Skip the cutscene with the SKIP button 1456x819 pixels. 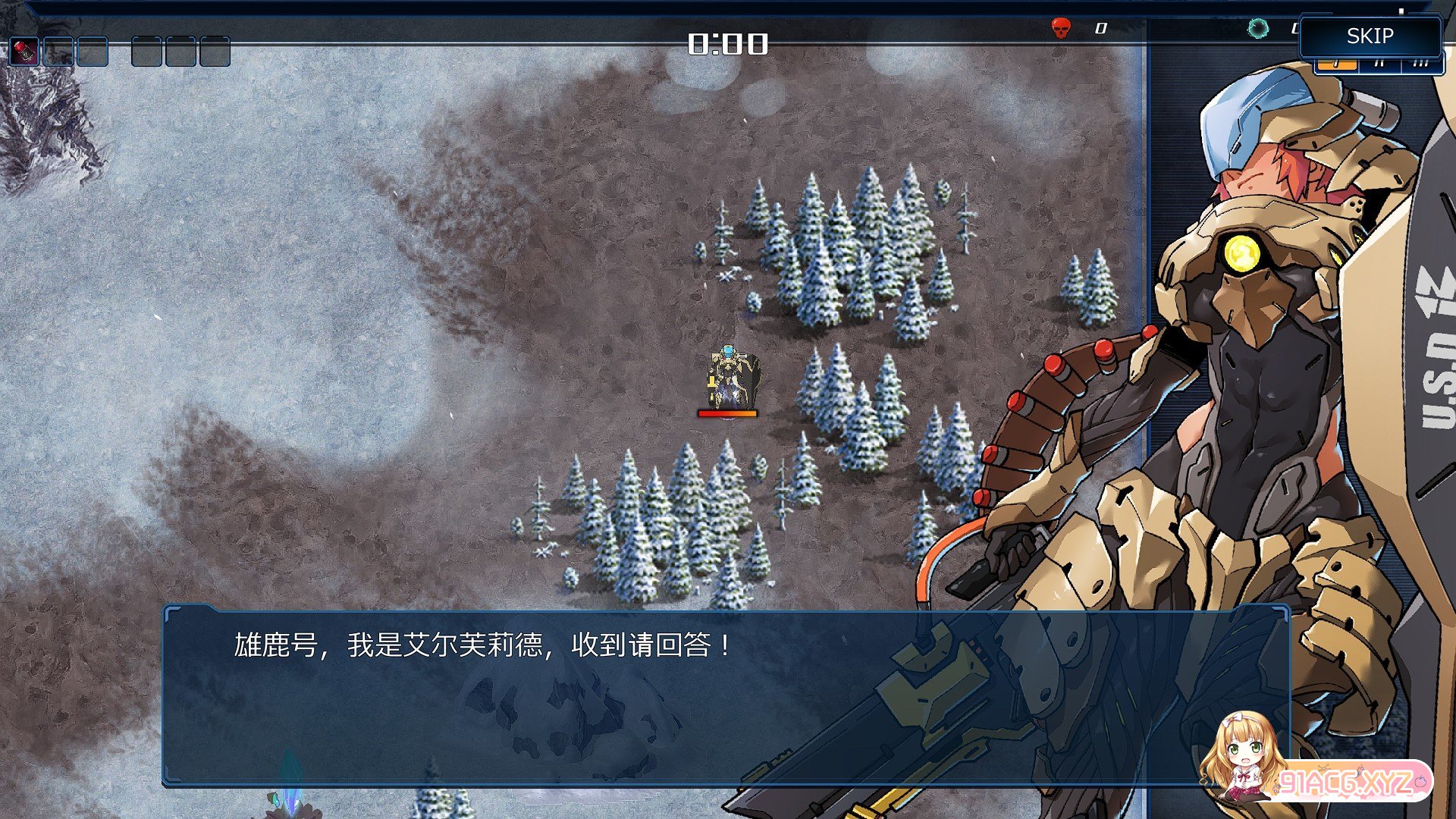point(1370,36)
